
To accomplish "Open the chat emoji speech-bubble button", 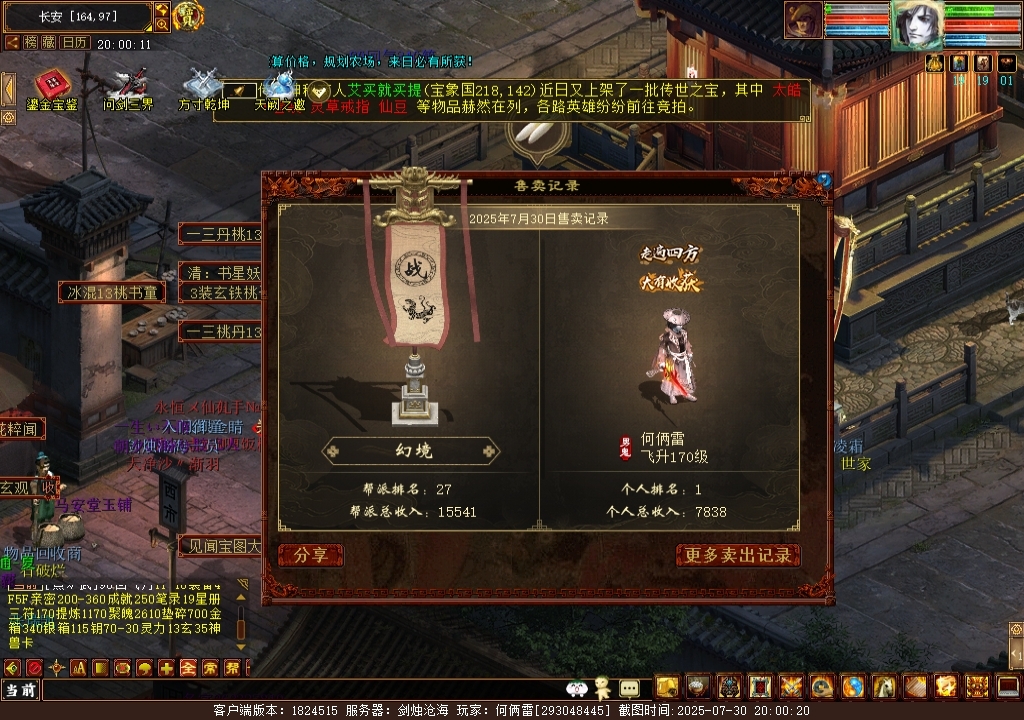I will click(629, 688).
